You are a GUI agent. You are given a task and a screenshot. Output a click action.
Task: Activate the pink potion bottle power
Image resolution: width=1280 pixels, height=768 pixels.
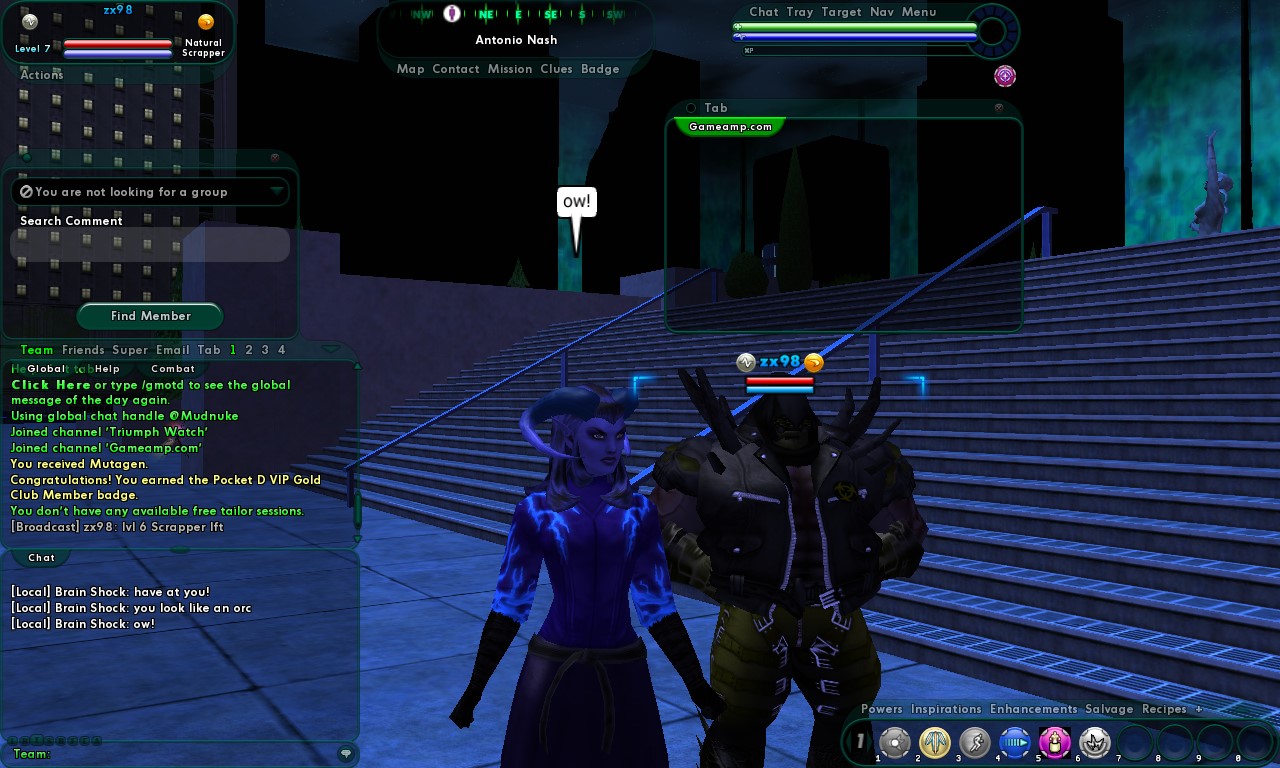pyautogui.click(x=1055, y=743)
